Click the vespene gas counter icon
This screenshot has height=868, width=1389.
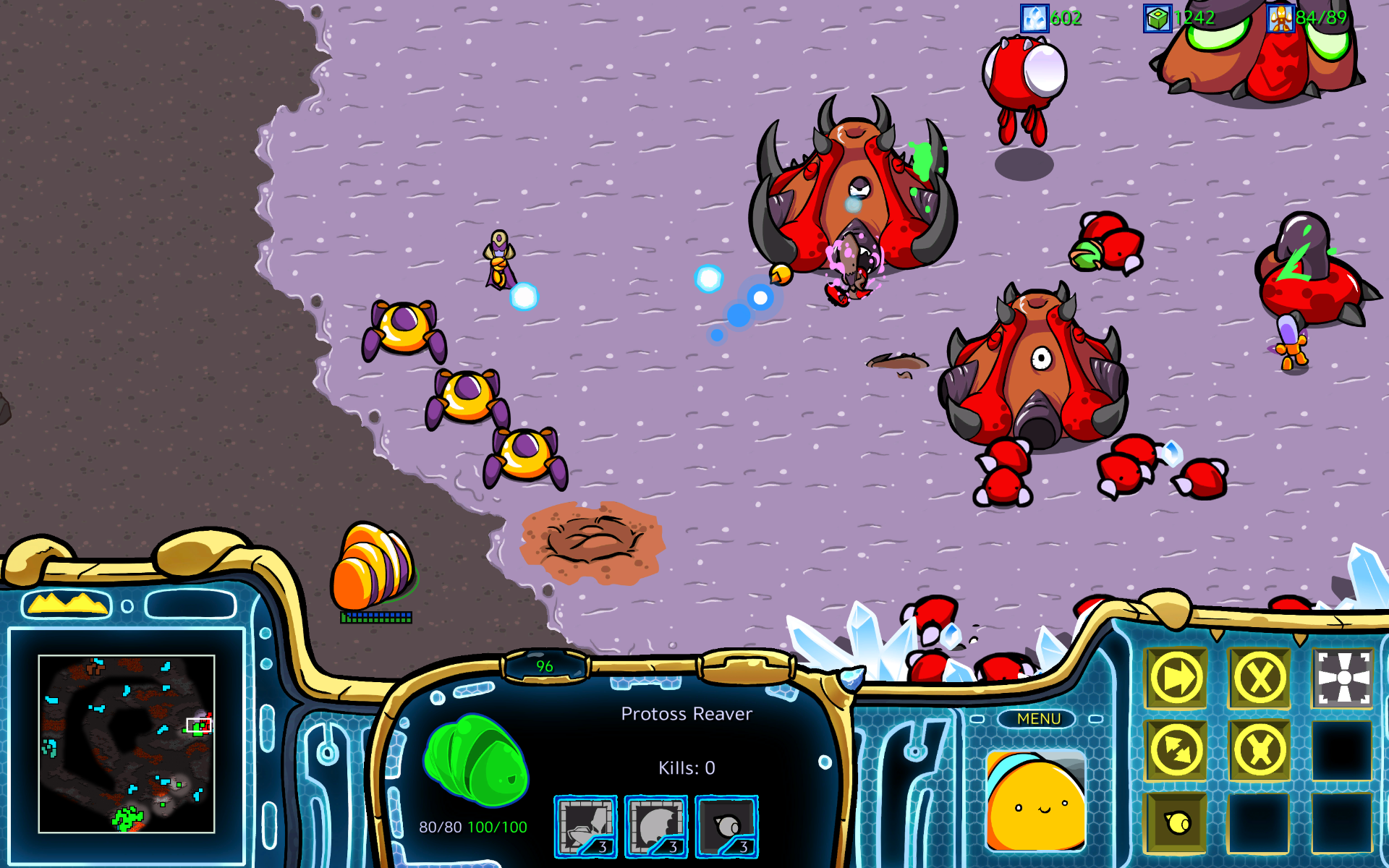(1156, 17)
